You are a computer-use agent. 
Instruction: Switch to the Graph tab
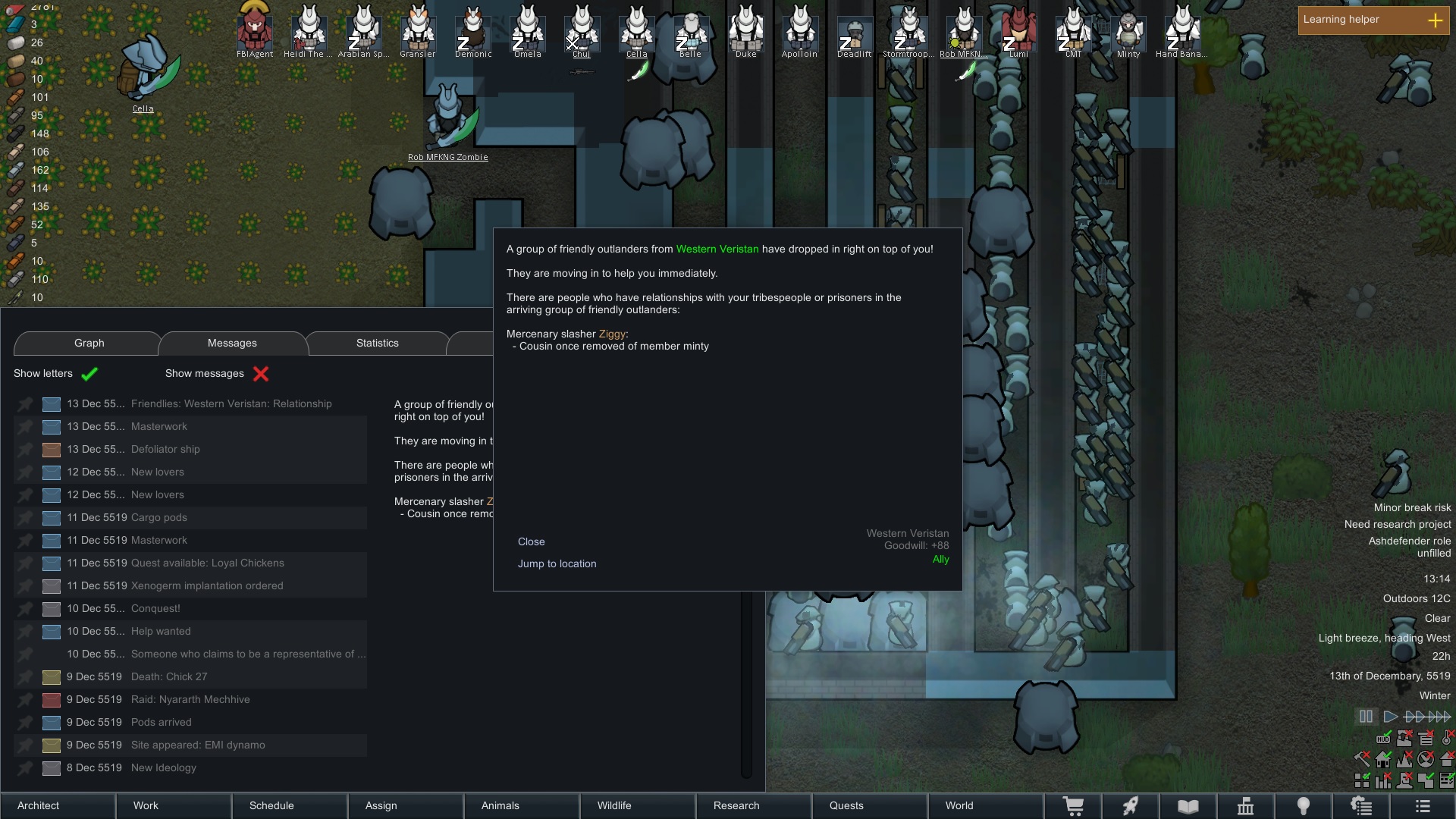(x=89, y=343)
